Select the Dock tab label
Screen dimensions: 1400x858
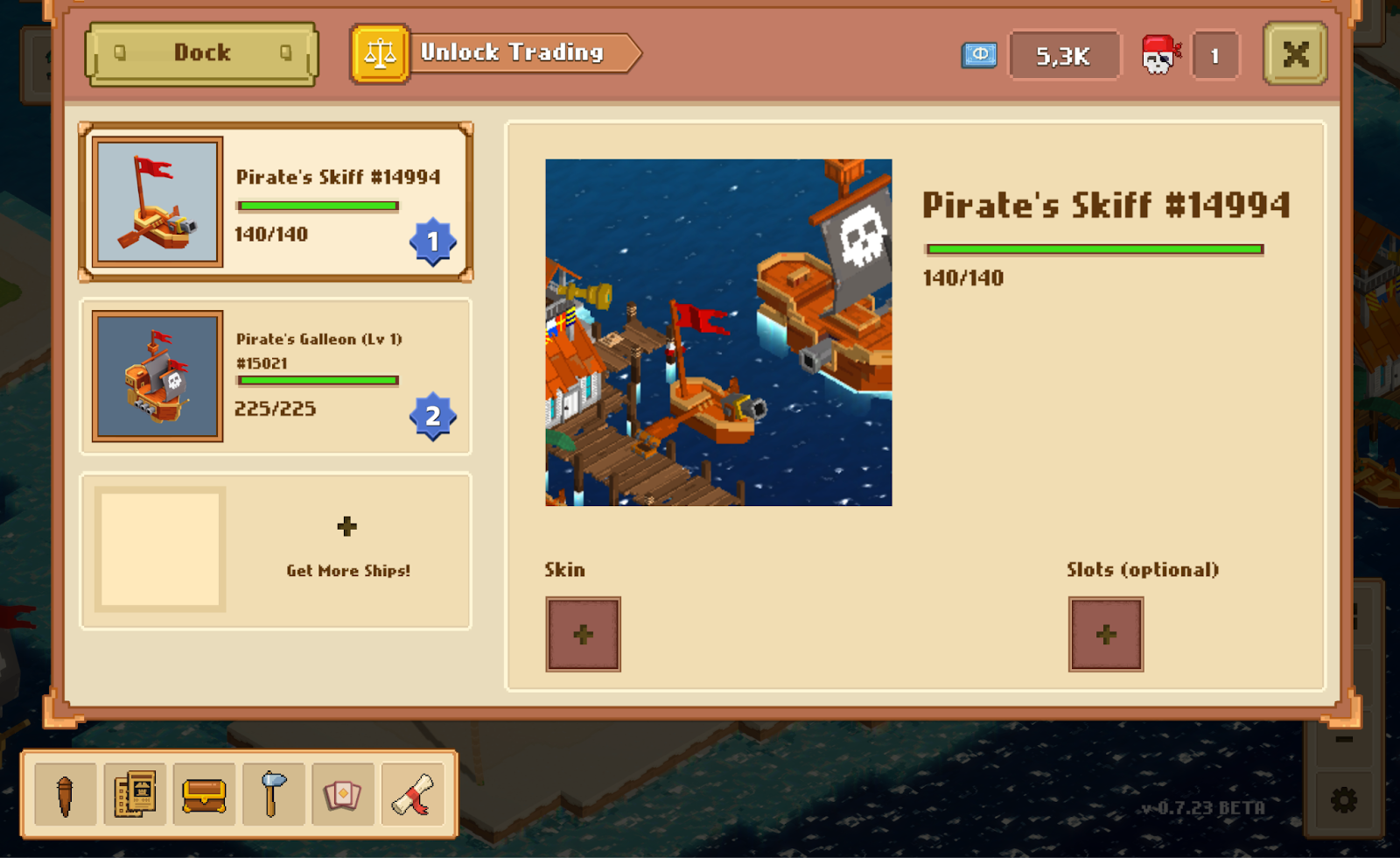point(201,53)
